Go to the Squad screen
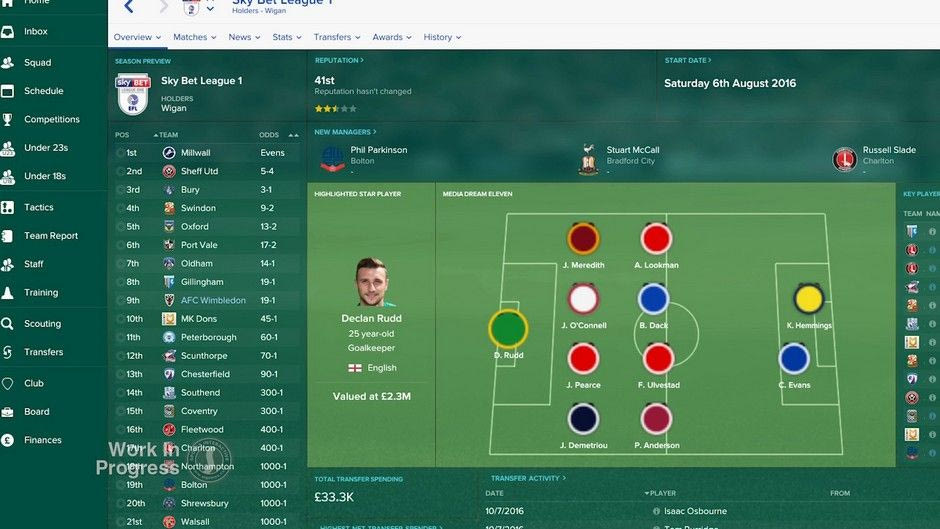This screenshot has height=529, width=940. pos(38,63)
